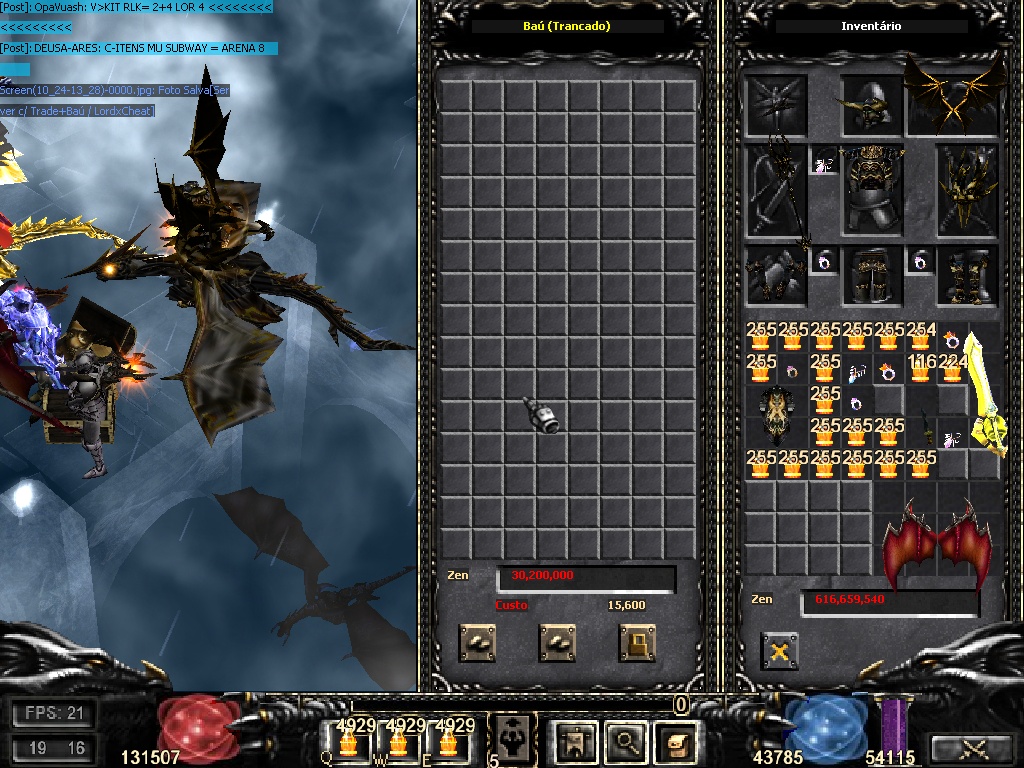Toggle the vault lock button

coord(637,643)
